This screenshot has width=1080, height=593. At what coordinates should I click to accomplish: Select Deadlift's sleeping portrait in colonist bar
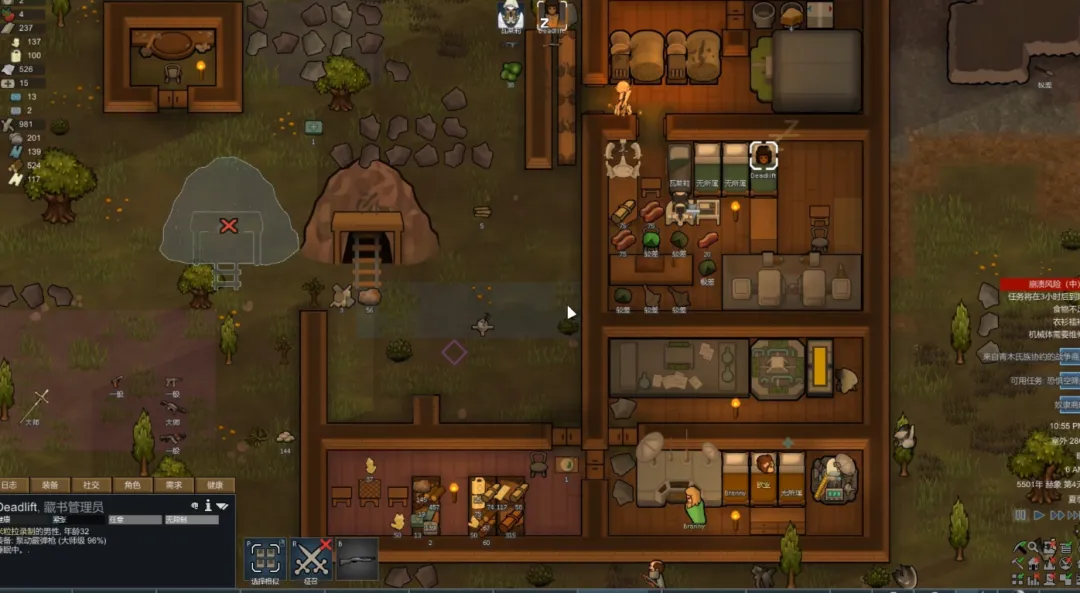click(552, 15)
